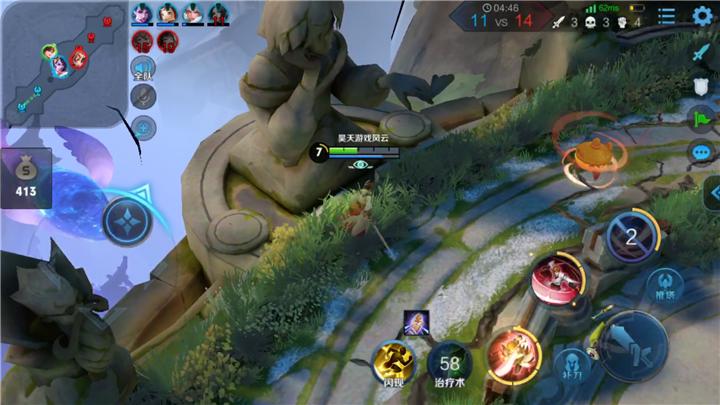Open the scoreboard list icon
Screen dimensions: 720x405
click(x=667, y=15)
